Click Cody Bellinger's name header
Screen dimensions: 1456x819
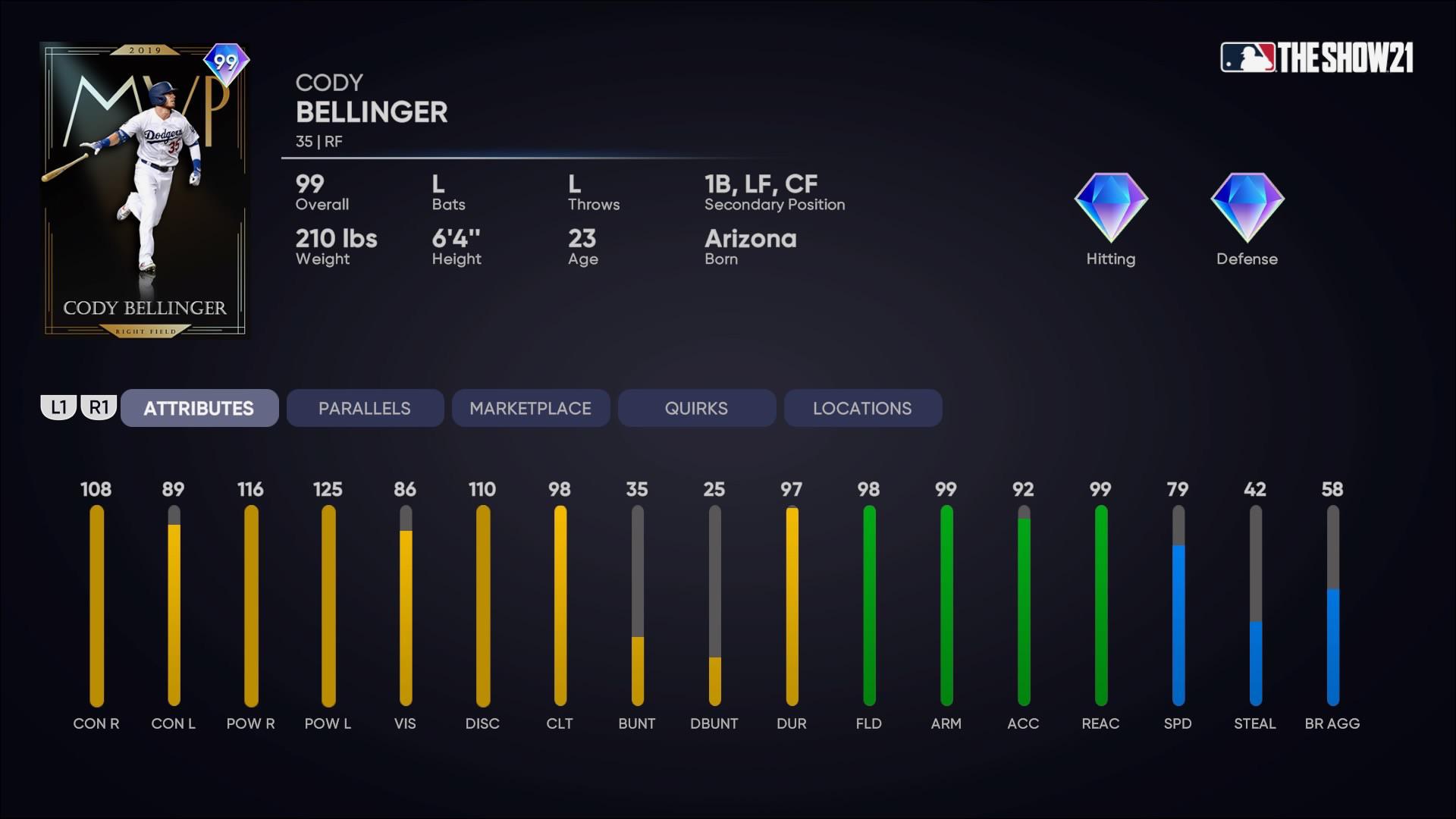pyautogui.click(x=372, y=111)
